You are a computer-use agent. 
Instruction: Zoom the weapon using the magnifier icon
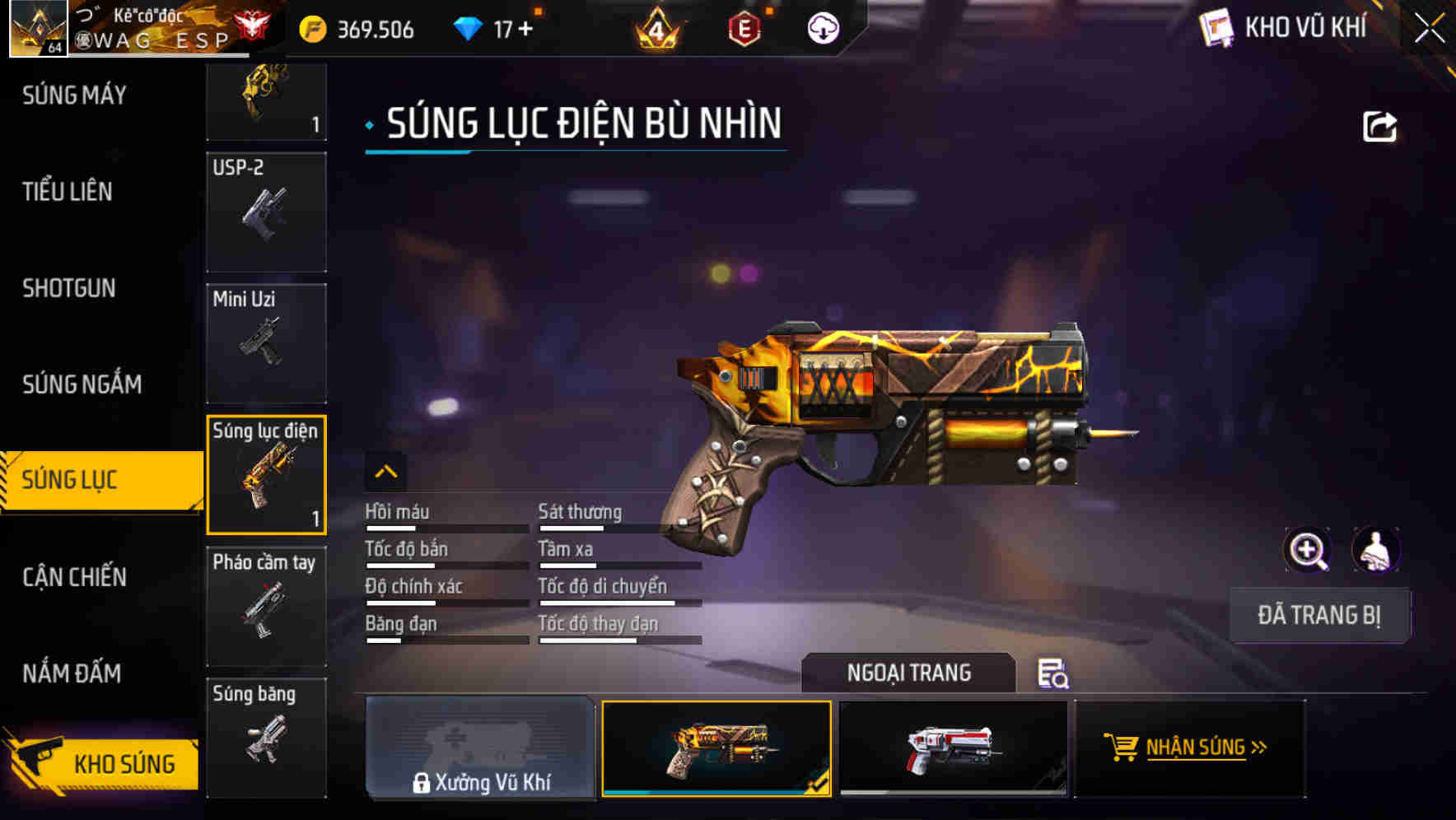click(1308, 550)
